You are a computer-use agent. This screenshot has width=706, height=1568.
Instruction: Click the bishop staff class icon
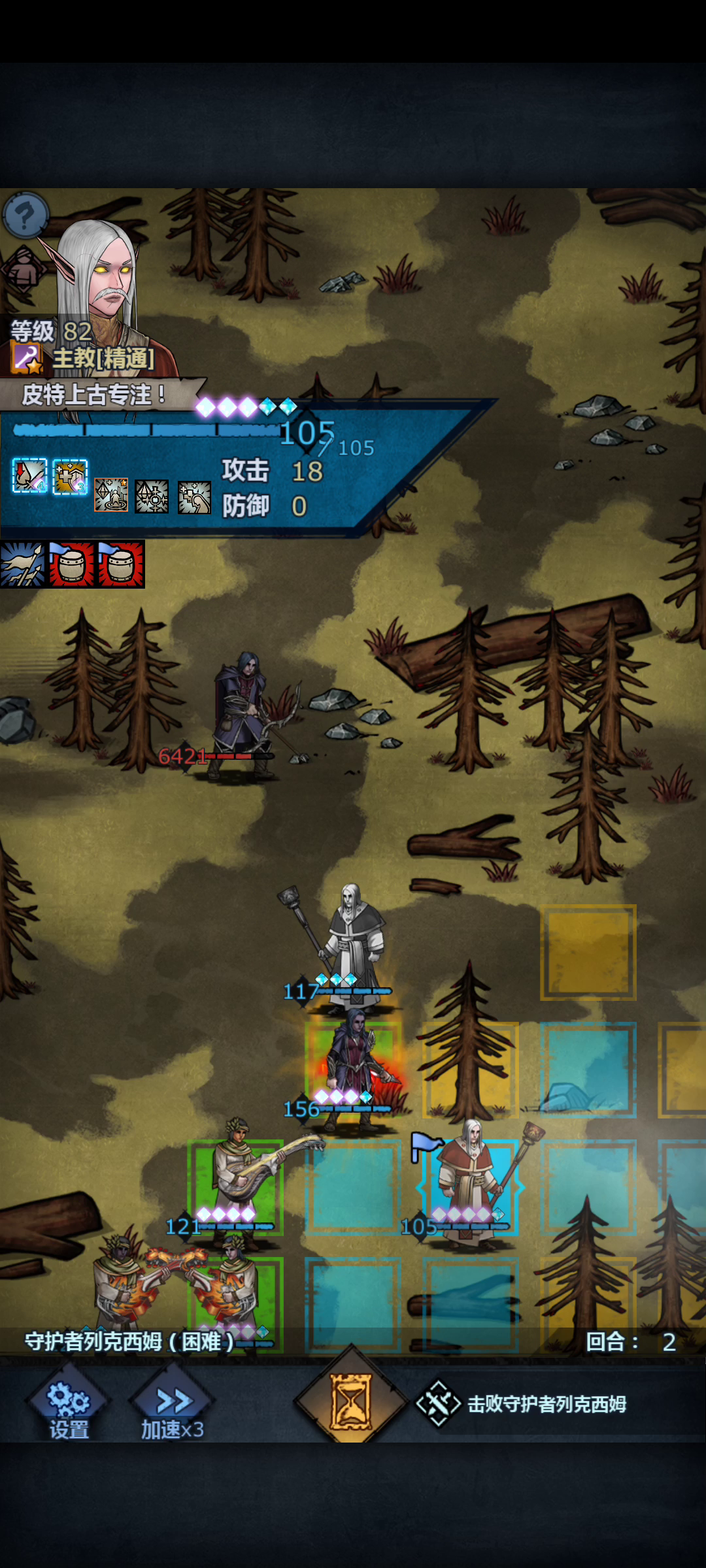coord(26,358)
